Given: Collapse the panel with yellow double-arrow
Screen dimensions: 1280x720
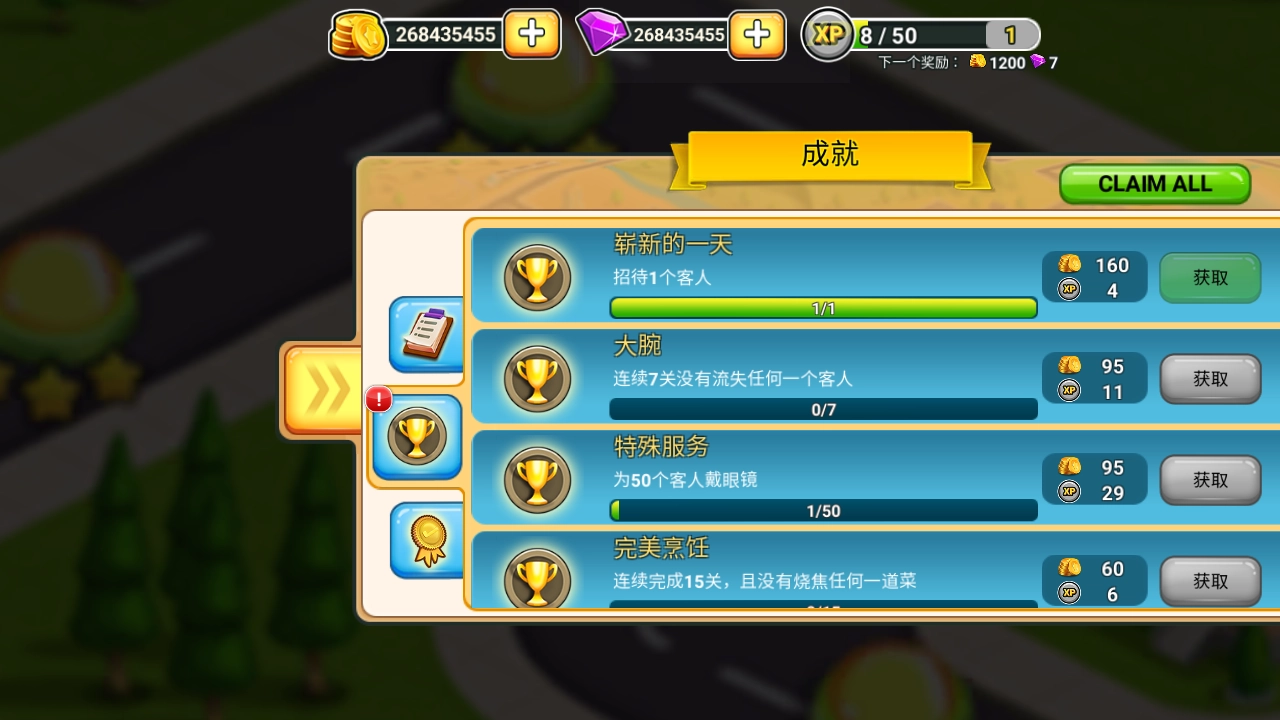Looking at the screenshot, I should click(322, 388).
